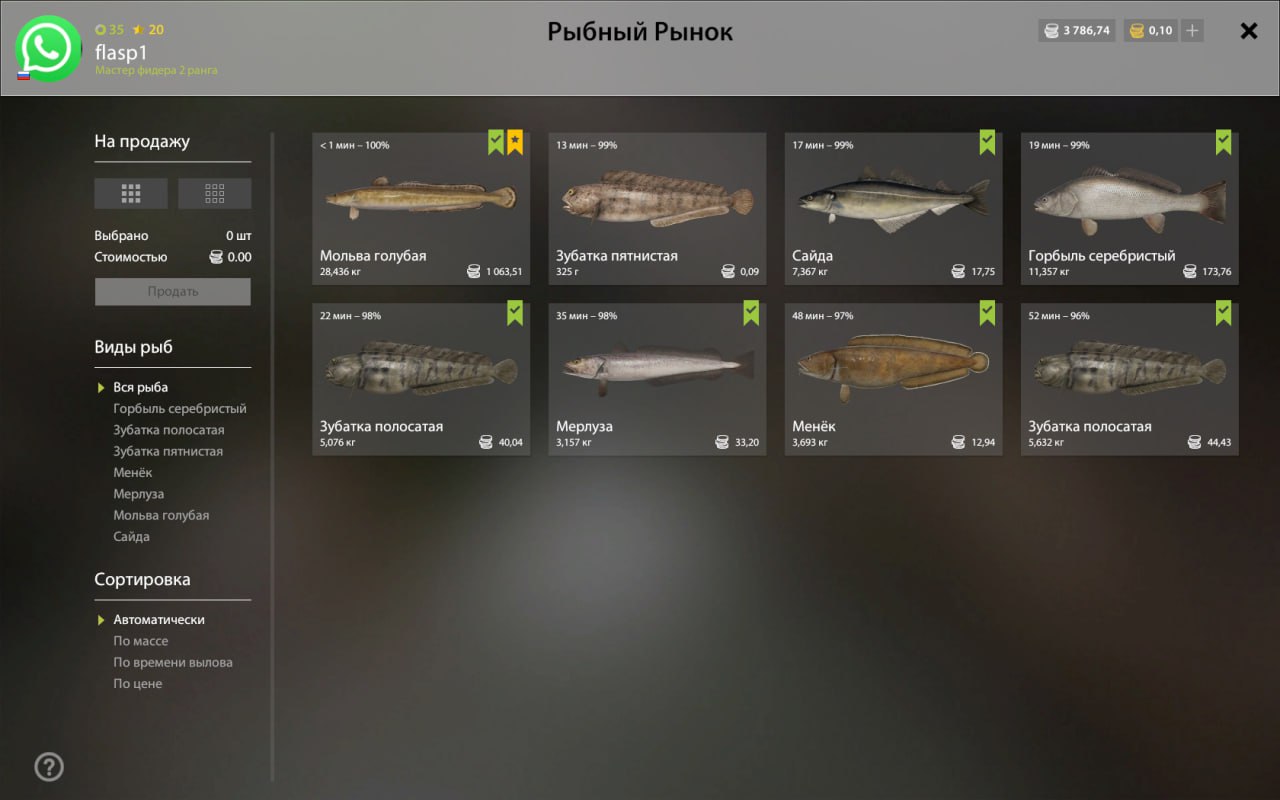Viewport: 1280px width, 800px height.
Task: Filter list to Зубатка полосатая
Action: pos(169,430)
